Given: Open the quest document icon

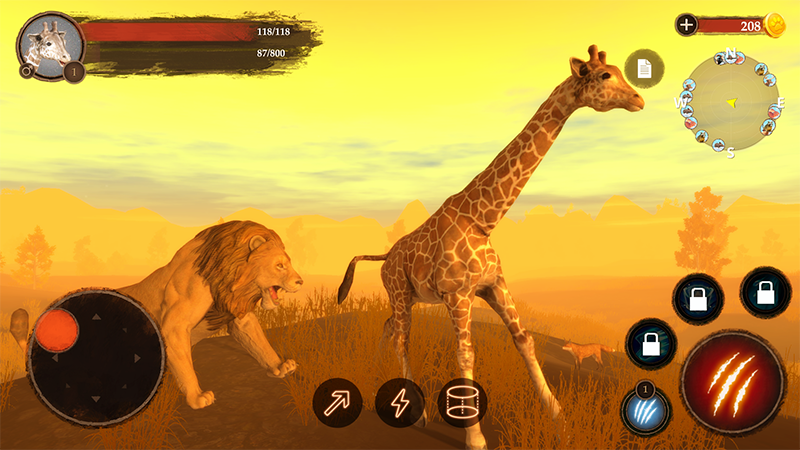Looking at the screenshot, I should point(644,68).
